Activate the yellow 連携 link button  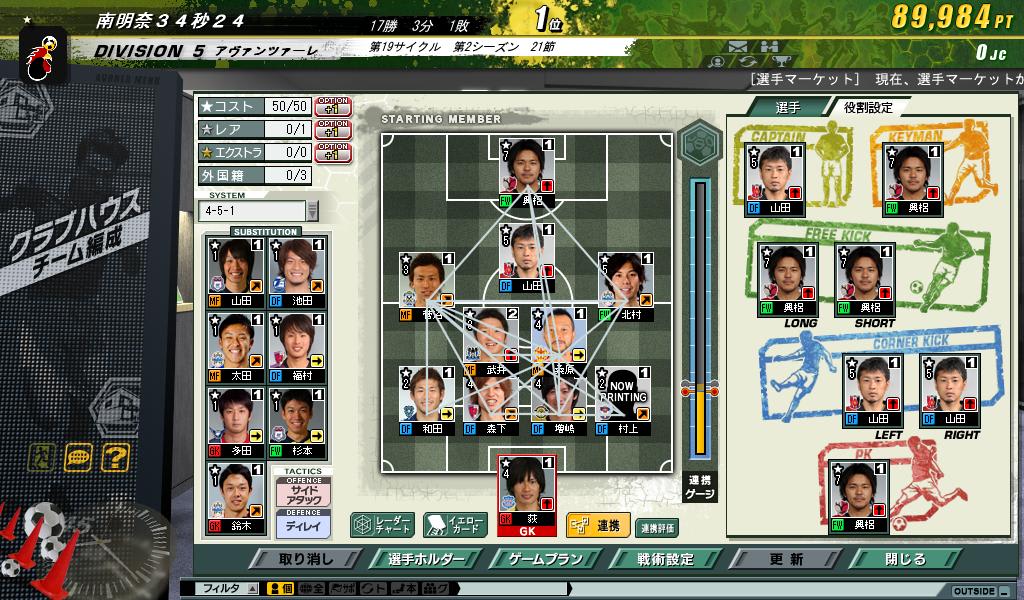point(598,525)
